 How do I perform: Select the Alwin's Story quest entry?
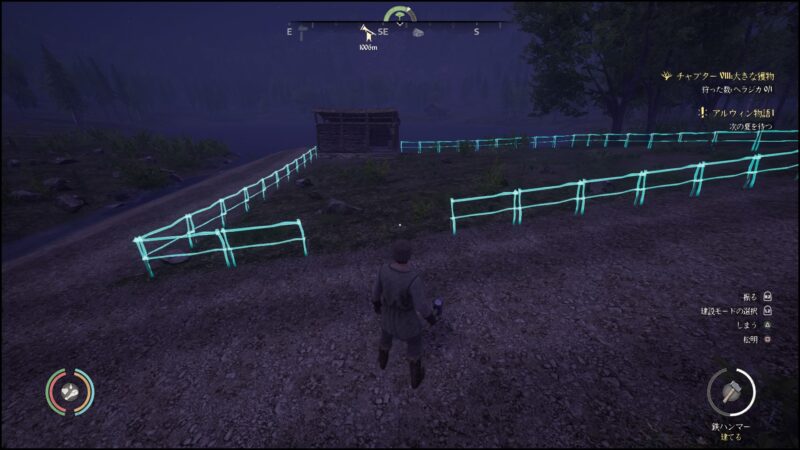(738, 113)
